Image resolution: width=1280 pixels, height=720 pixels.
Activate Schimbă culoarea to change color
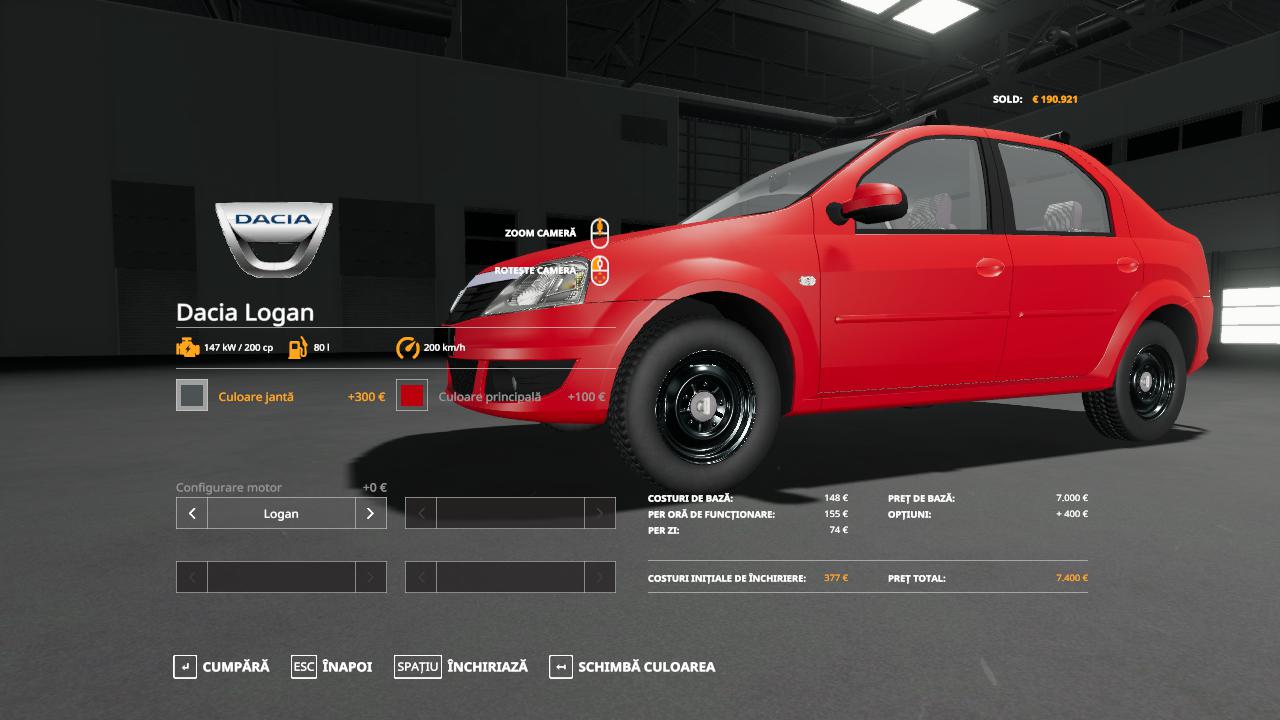click(632, 667)
